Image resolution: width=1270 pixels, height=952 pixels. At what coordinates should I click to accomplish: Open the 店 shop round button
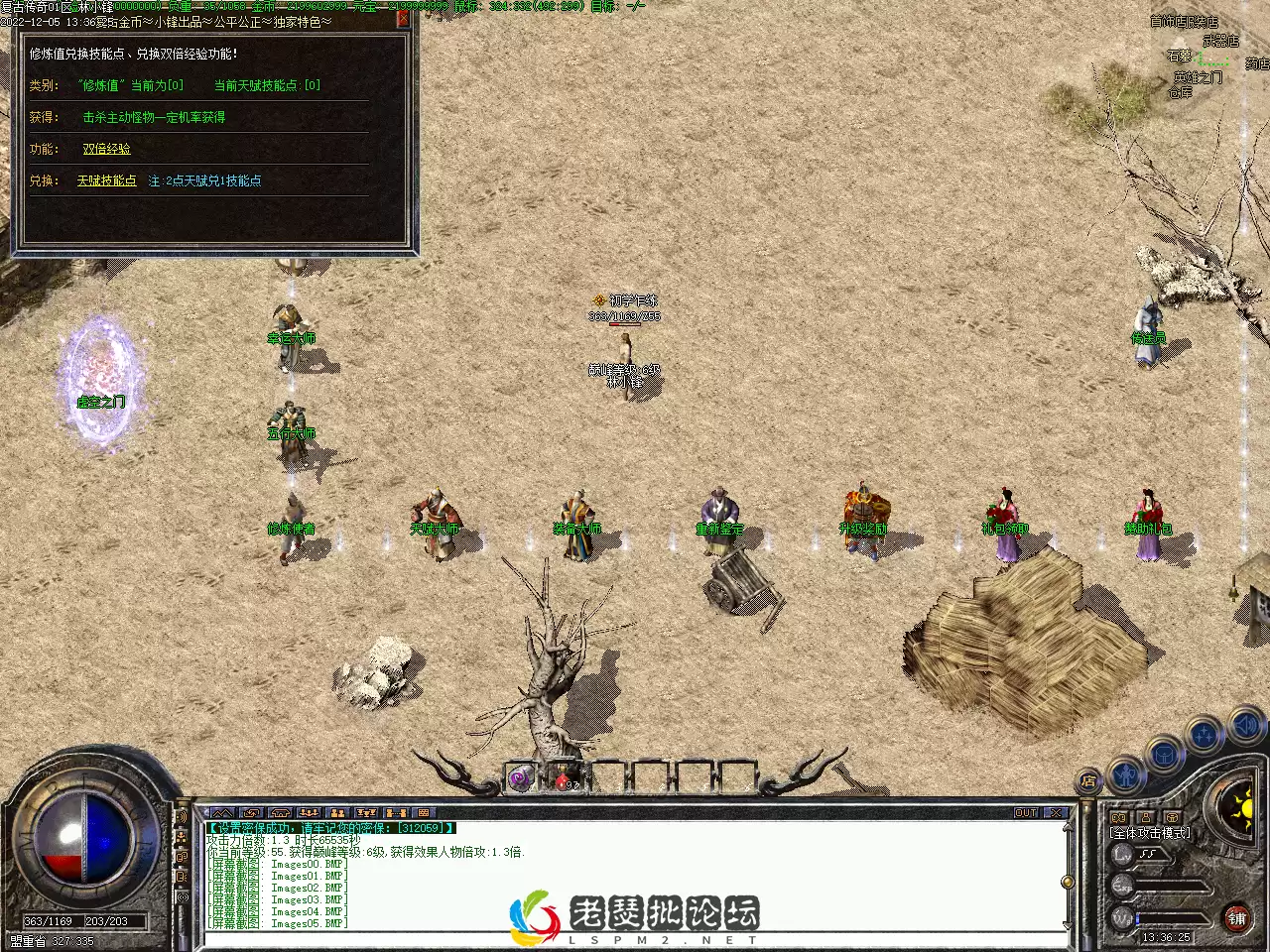1088,781
